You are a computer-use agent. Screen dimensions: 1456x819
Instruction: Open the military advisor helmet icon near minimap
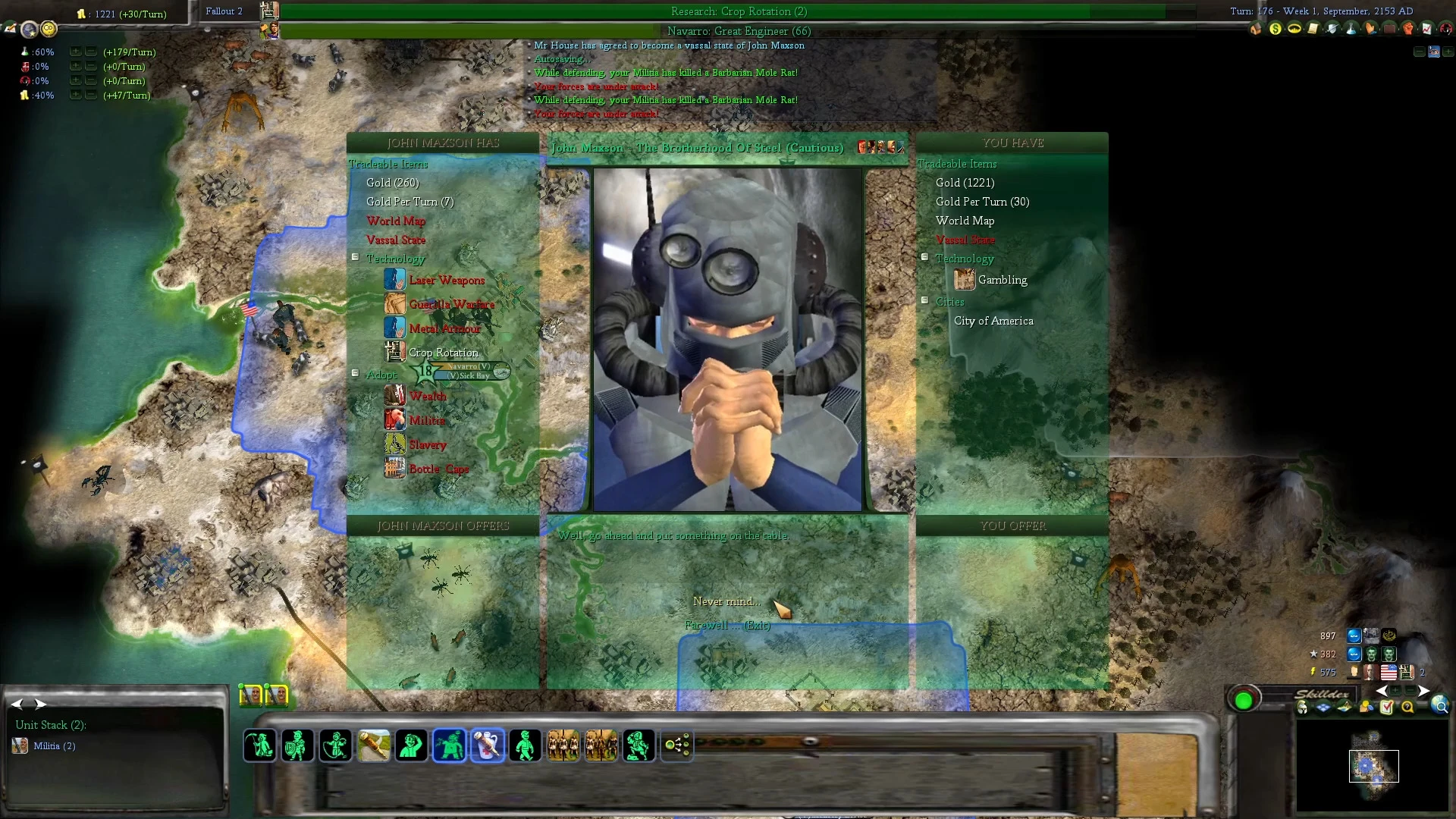tap(1302, 708)
